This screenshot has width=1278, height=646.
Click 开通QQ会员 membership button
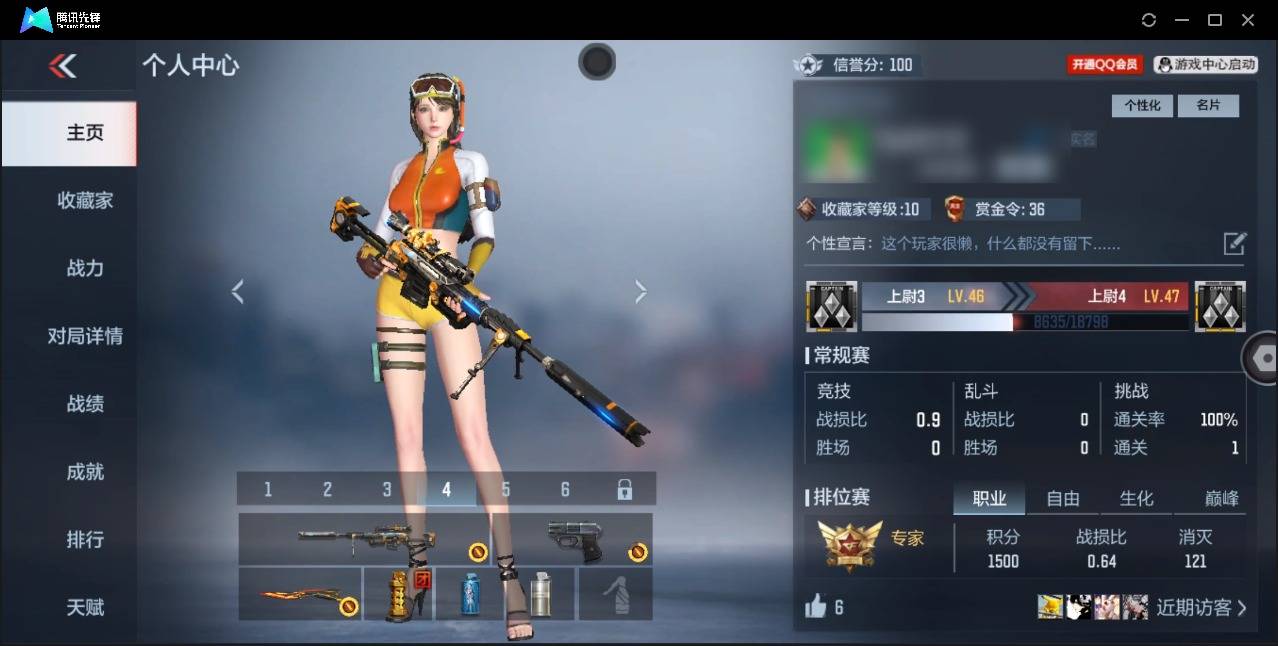[1104, 64]
